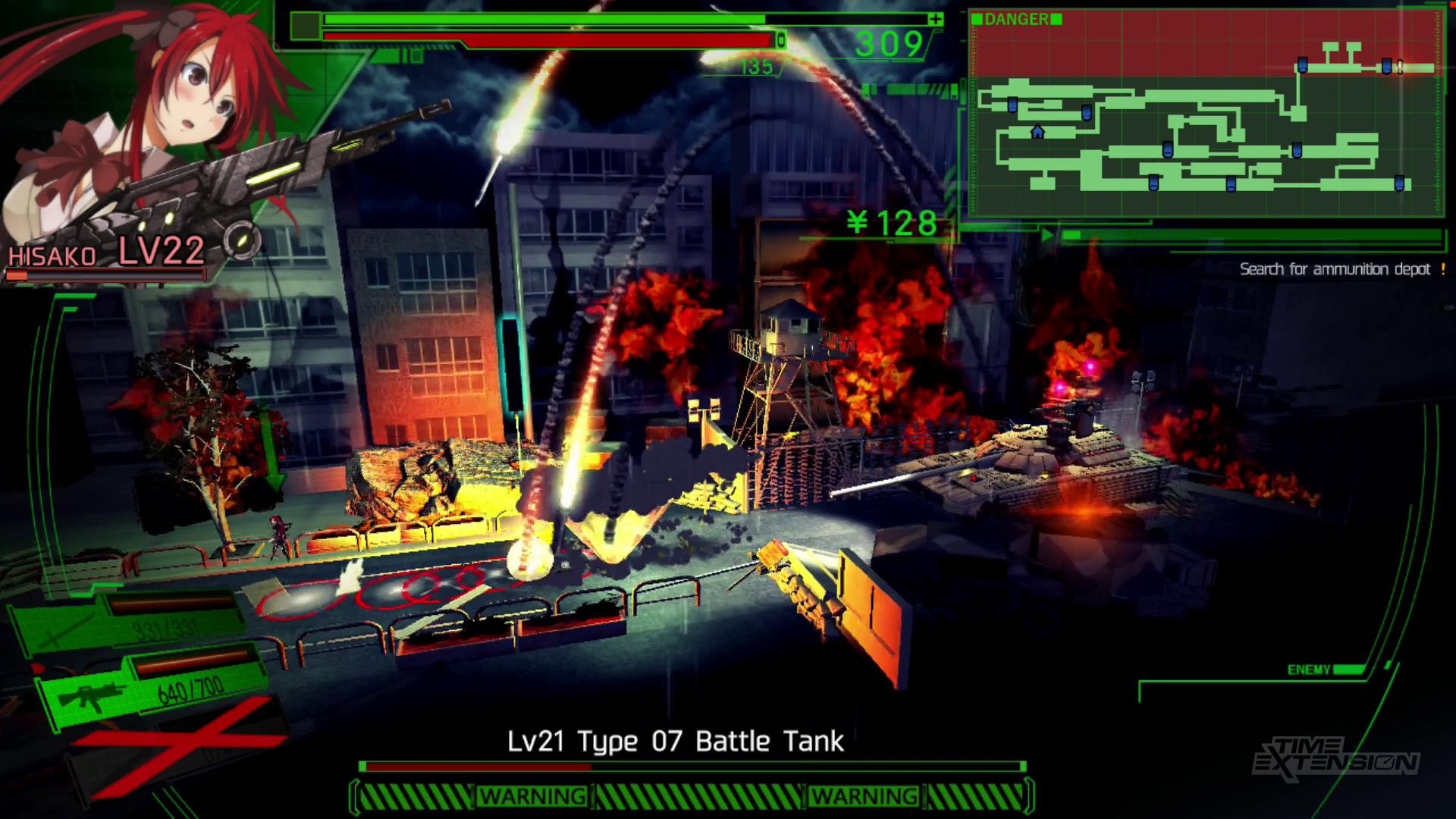
Task: Open the 'Search for ammunition depot' objective
Action: click(1335, 269)
